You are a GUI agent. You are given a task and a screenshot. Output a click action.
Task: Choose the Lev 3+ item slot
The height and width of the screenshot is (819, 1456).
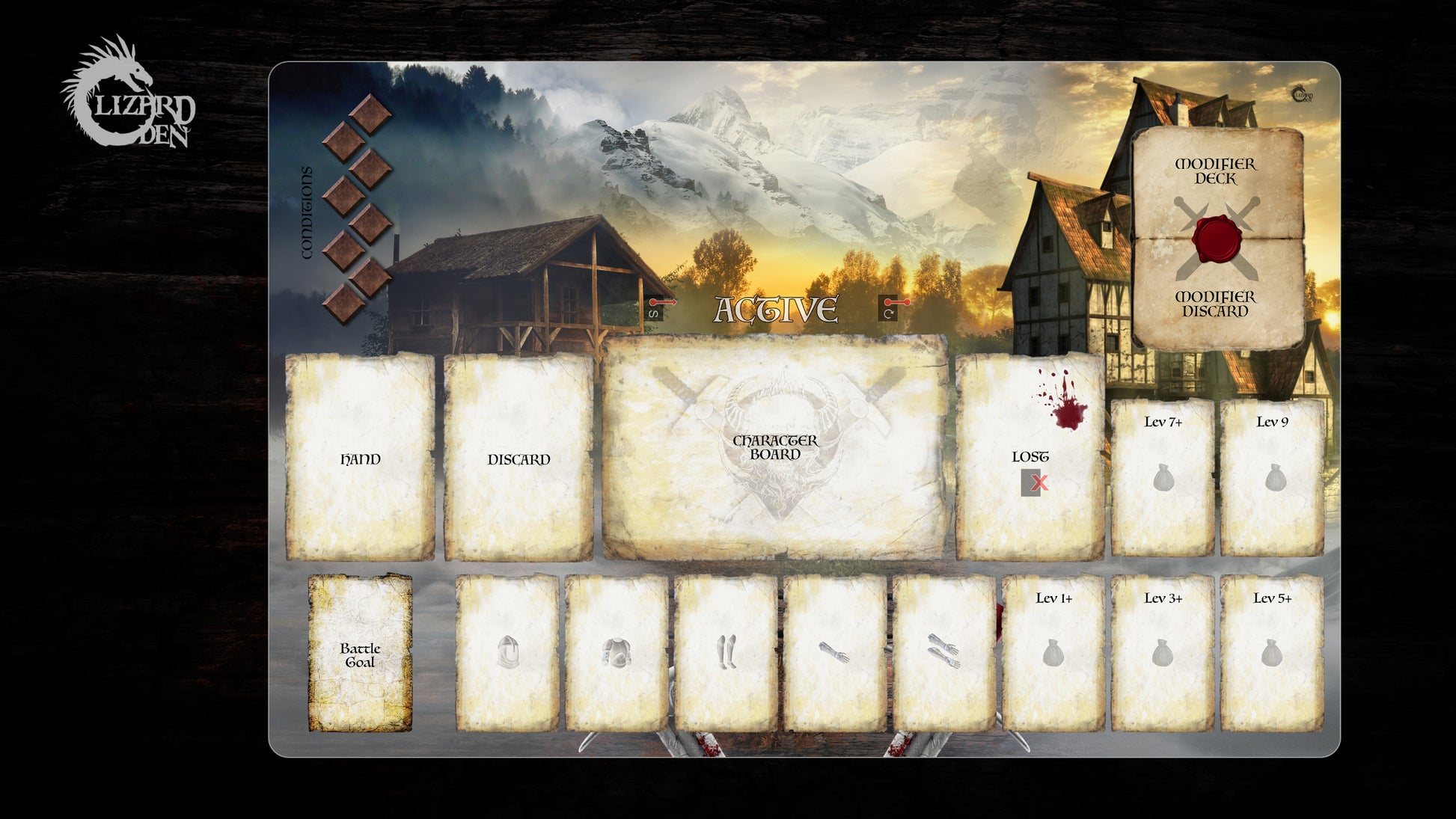(1162, 653)
